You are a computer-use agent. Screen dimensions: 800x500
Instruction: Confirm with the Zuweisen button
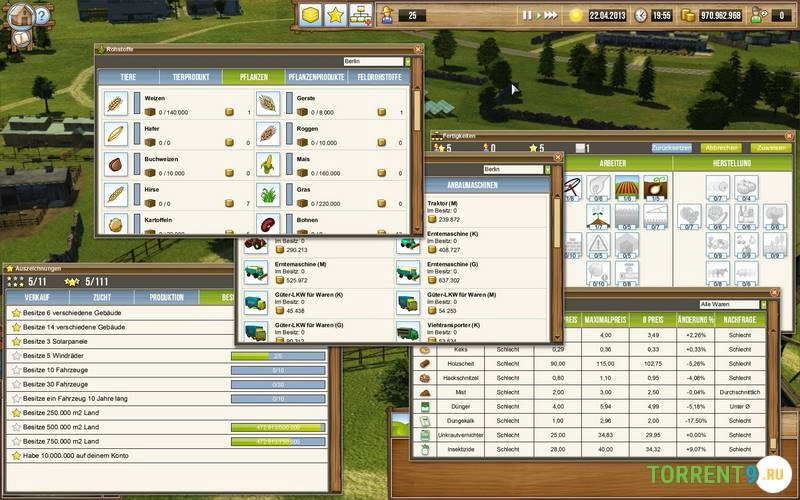coord(771,147)
